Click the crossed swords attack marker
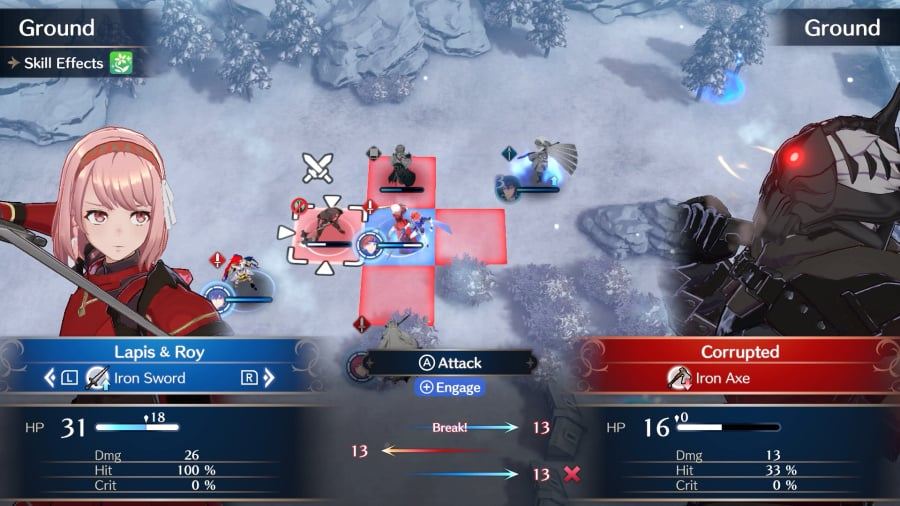The height and width of the screenshot is (506, 900). [x=318, y=167]
